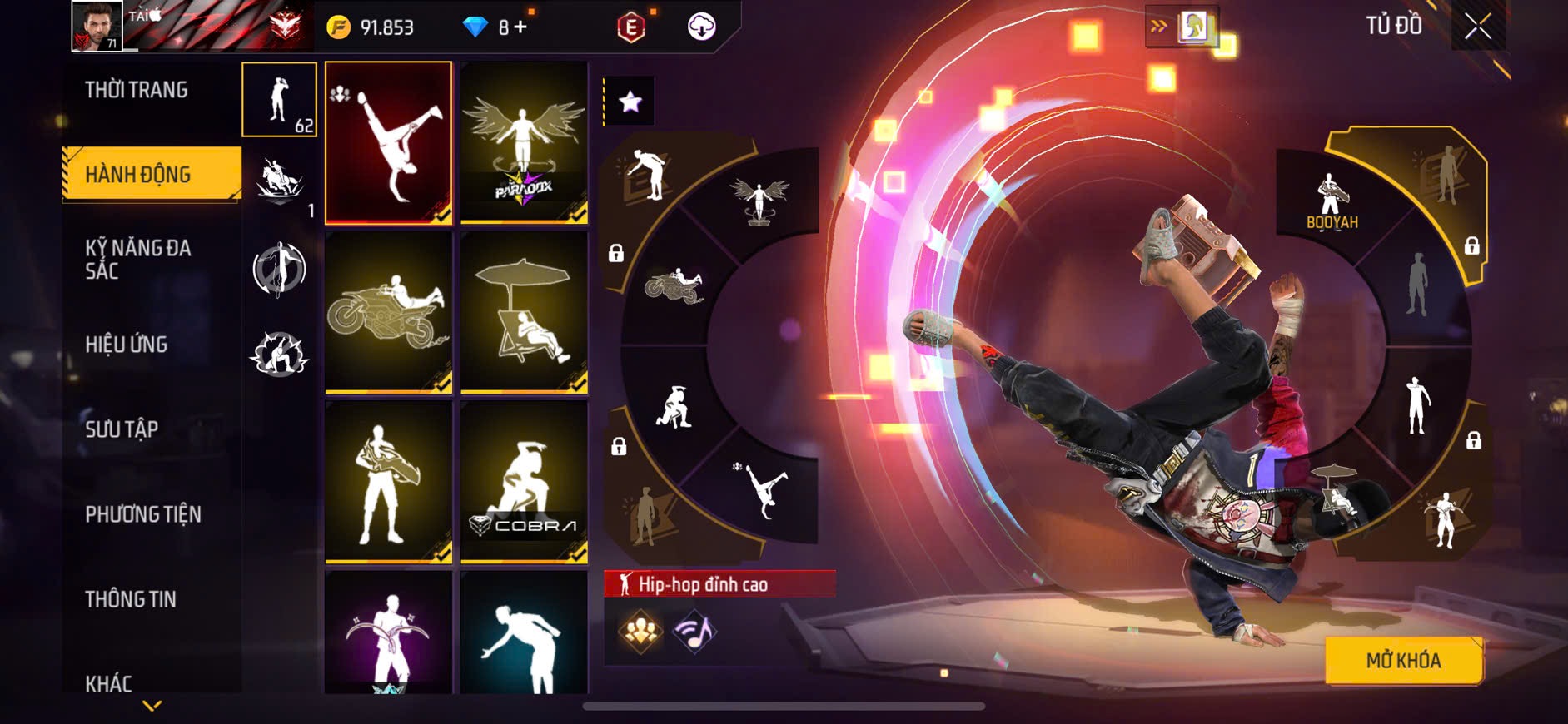Tap the Mở Khóa unlock button

point(1403,660)
